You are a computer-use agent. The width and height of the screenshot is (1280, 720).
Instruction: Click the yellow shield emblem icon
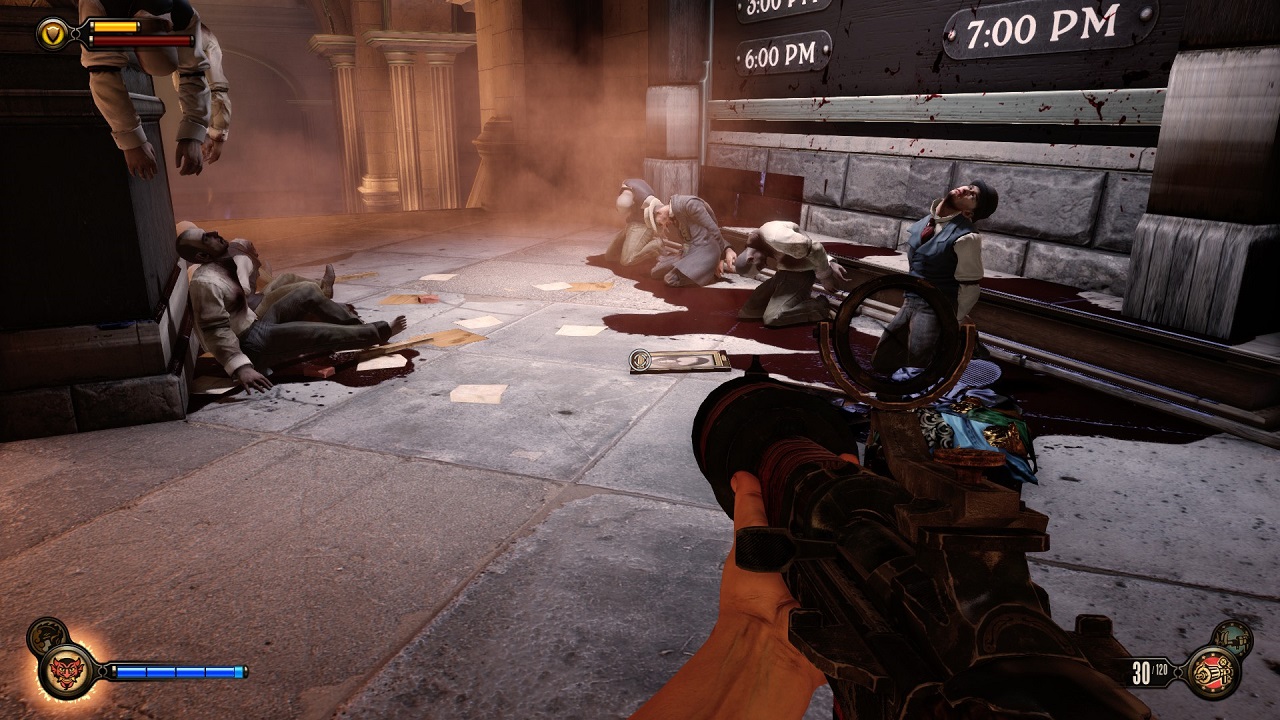(x=51, y=35)
